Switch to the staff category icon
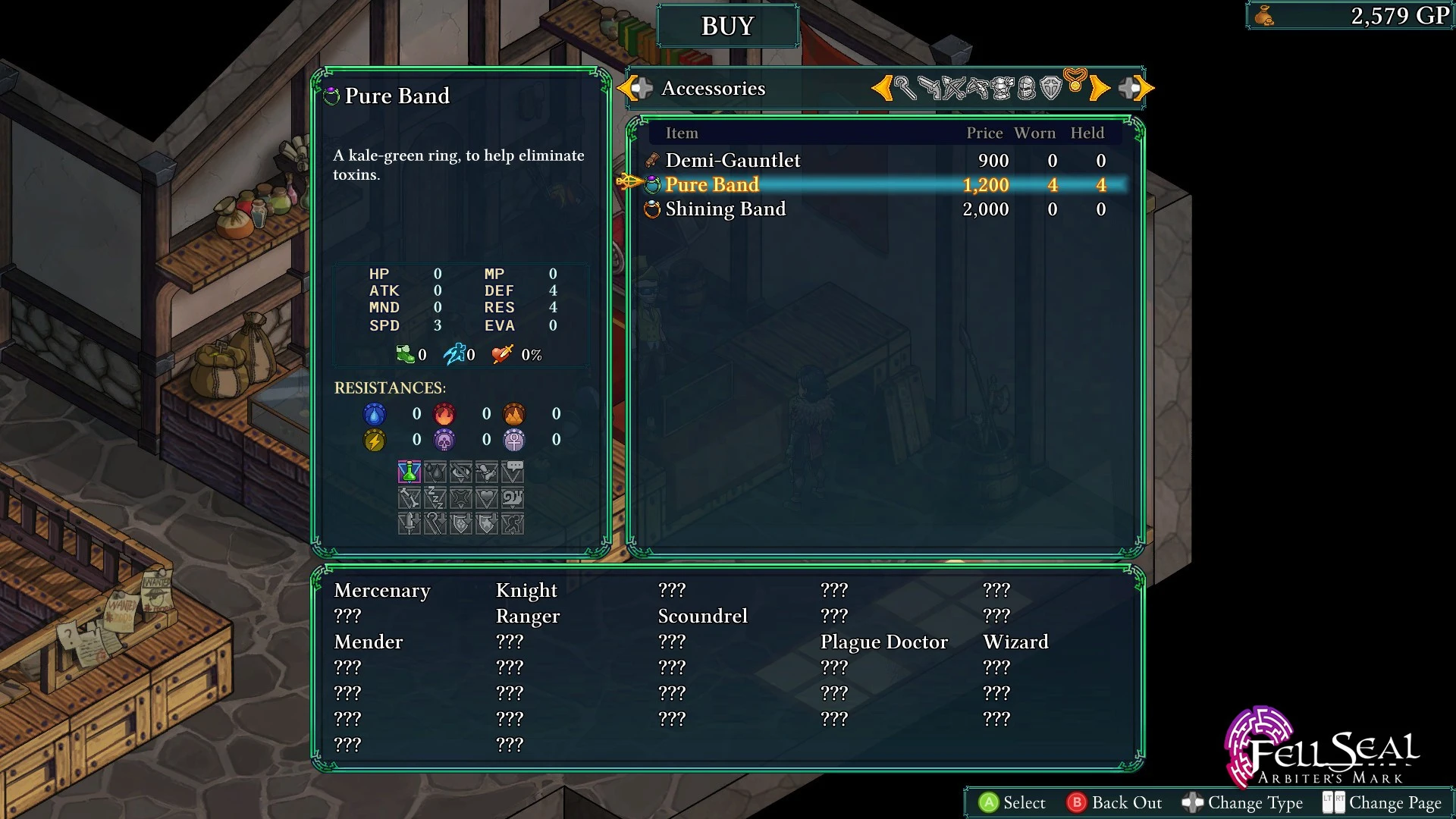Viewport: 1456px width, 819px height. 905,88
